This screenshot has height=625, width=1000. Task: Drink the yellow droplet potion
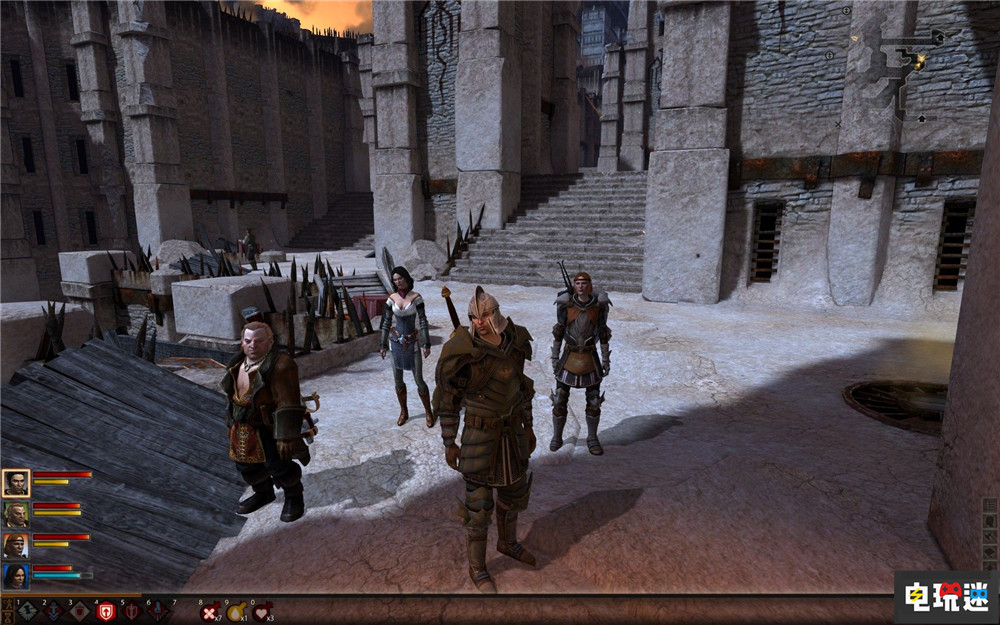click(237, 611)
